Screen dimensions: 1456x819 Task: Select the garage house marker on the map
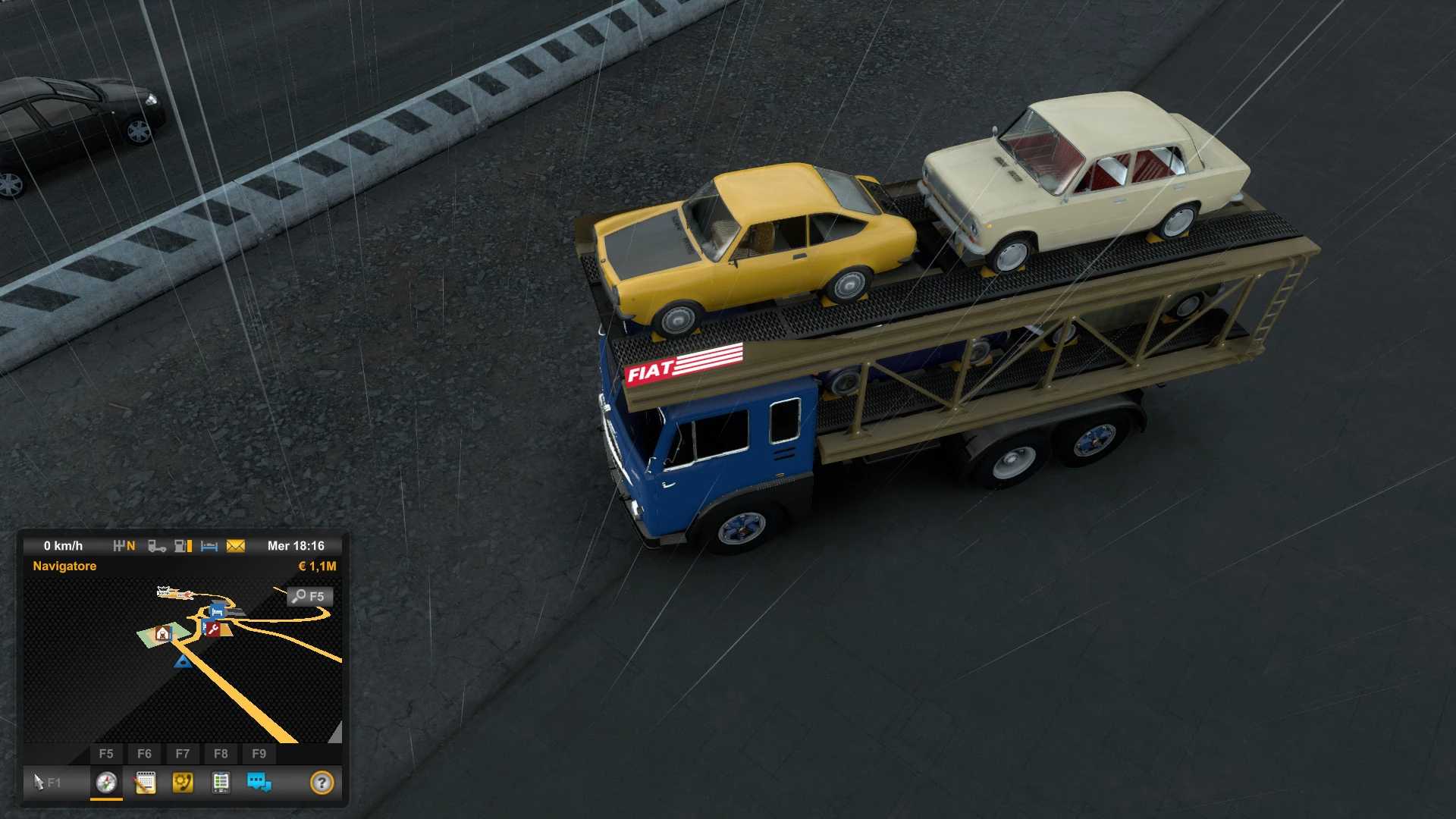(162, 634)
